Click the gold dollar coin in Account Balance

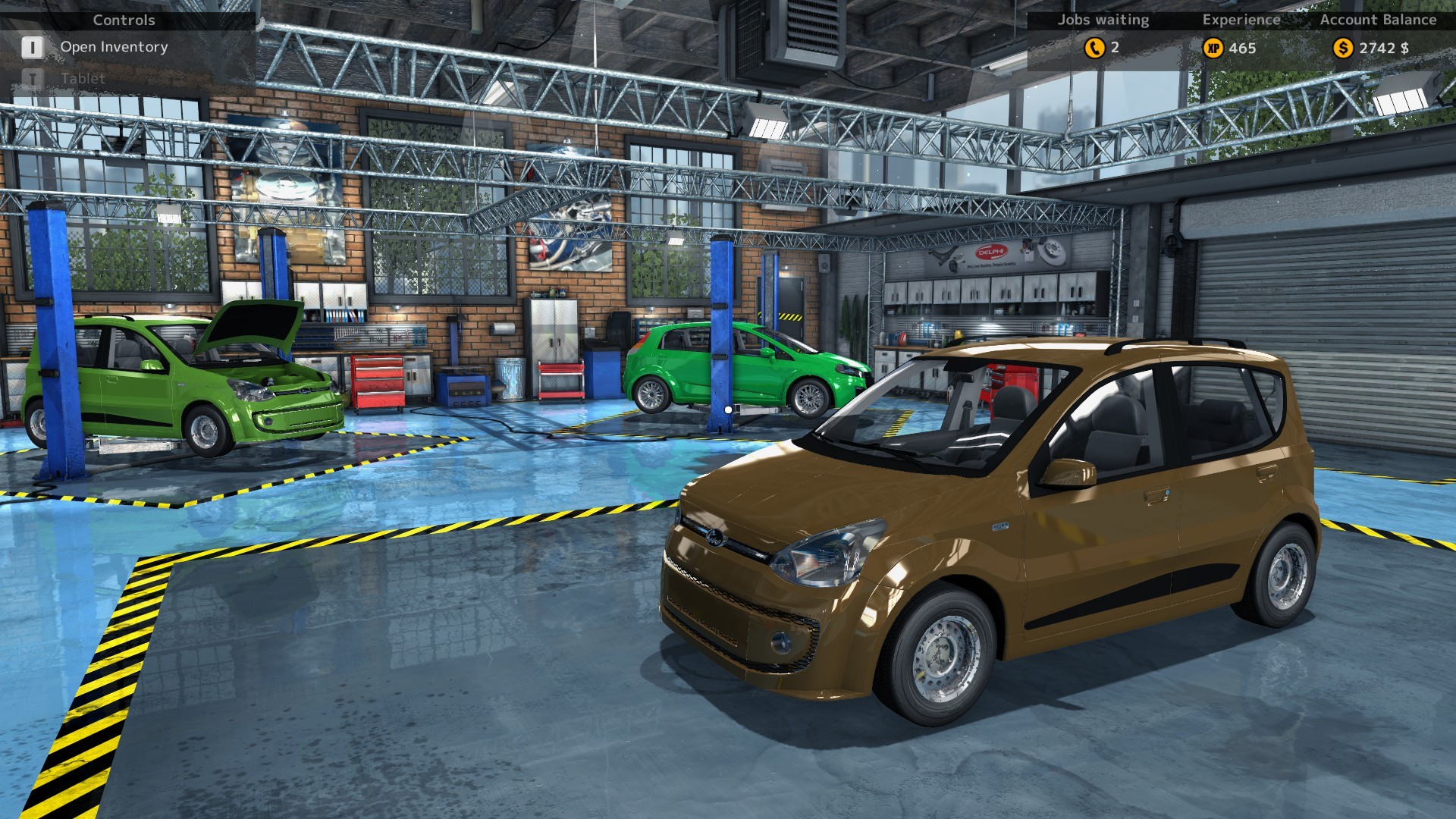click(x=1344, y=48)
